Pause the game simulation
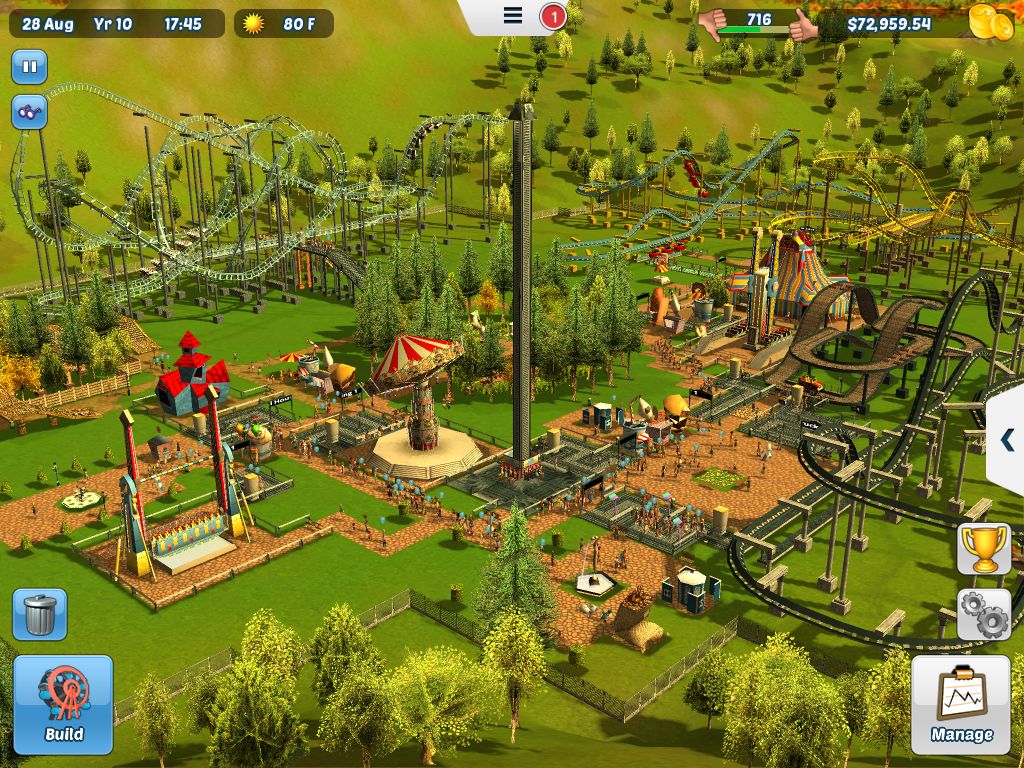This screenshot has width=1024, height=768. (29, 68)
